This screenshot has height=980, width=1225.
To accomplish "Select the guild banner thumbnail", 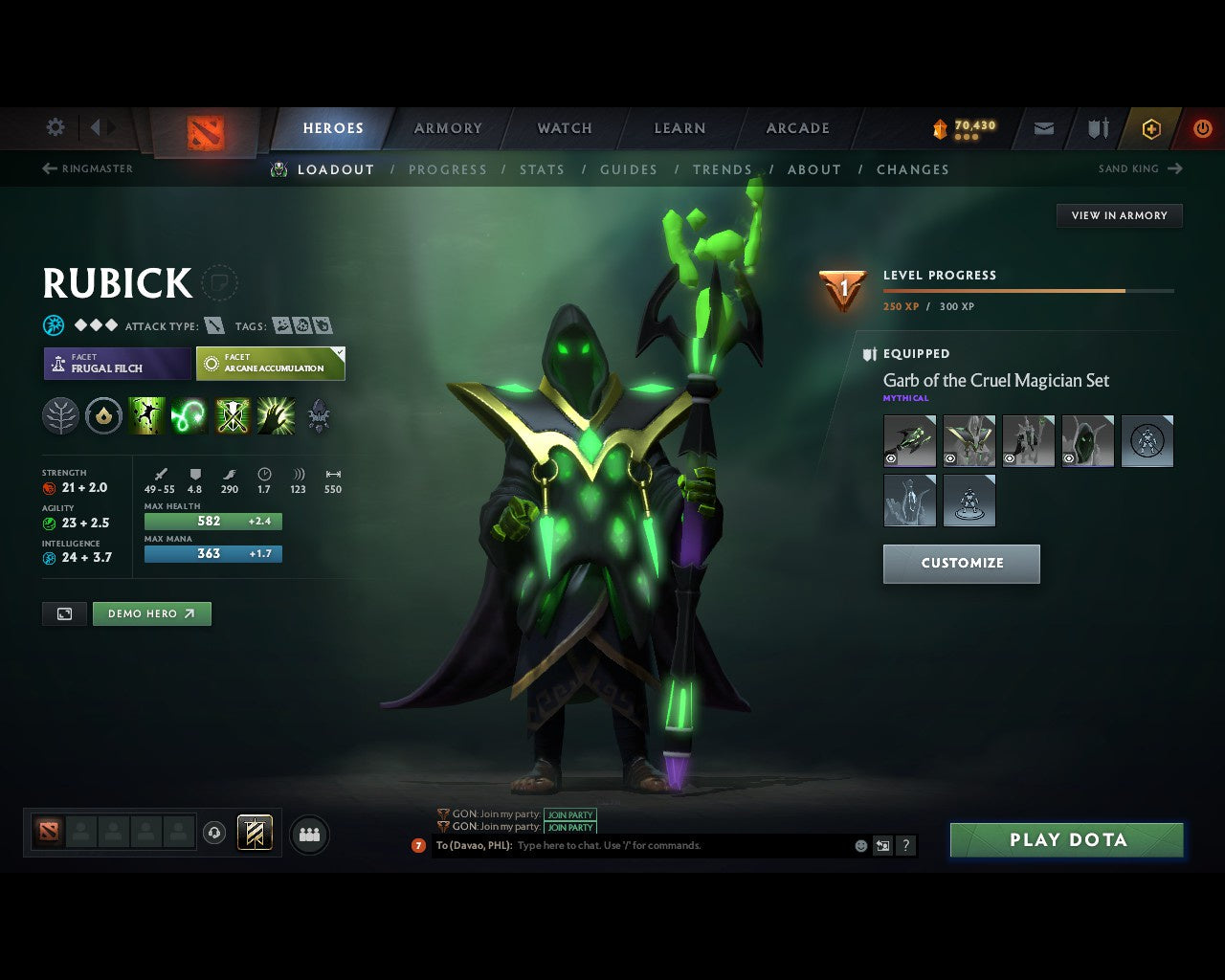I will tap(254, 834).
